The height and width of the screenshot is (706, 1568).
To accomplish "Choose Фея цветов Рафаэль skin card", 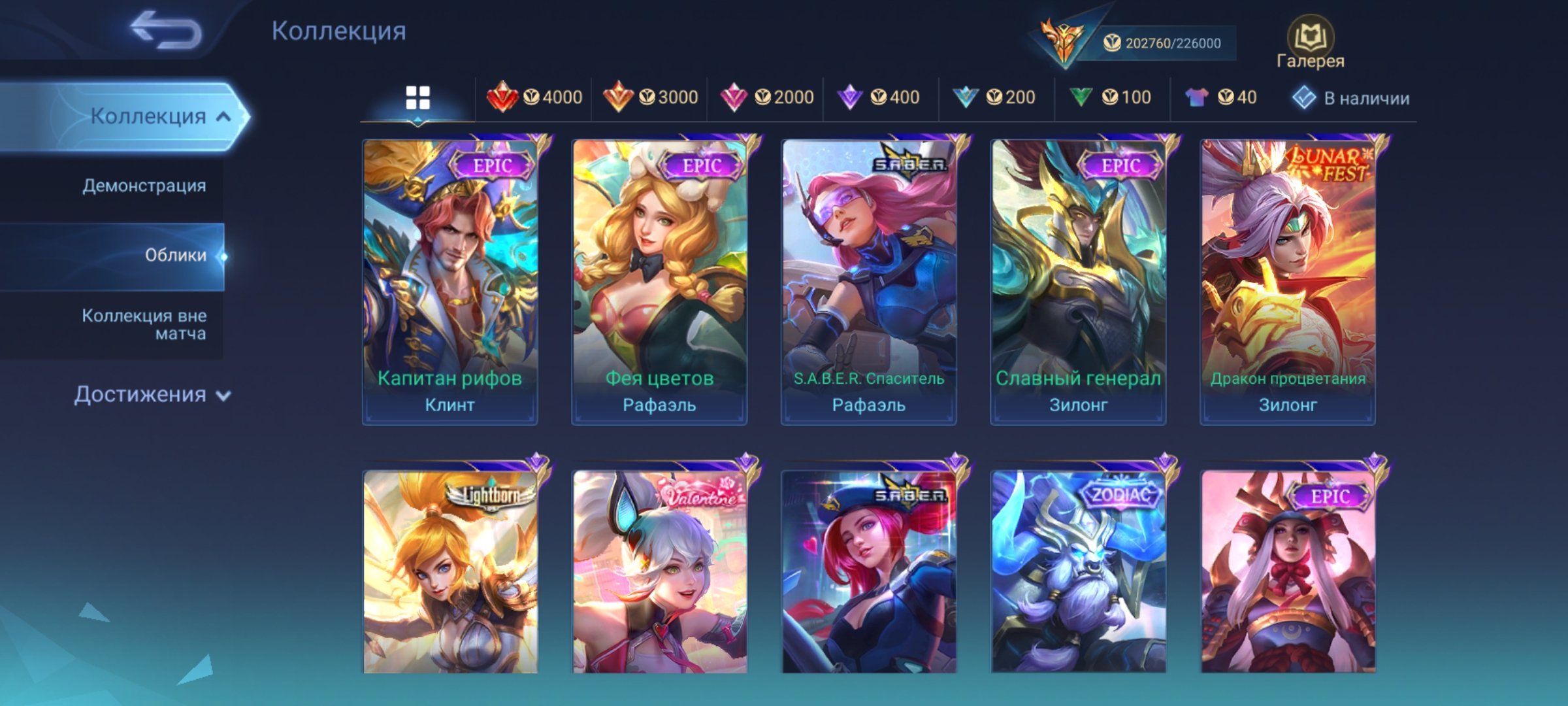I will click(659, 281).
